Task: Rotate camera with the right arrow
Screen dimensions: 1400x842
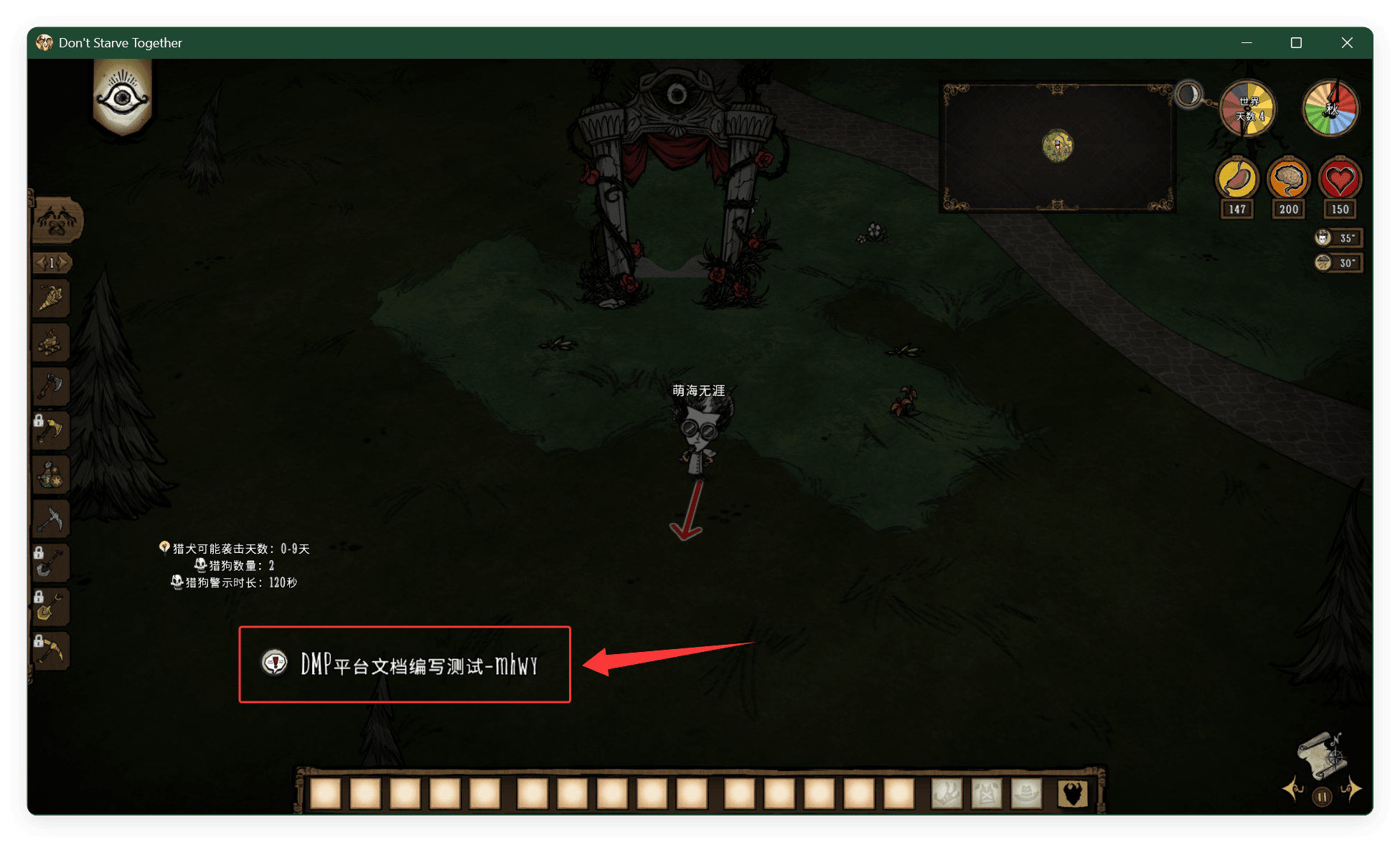Action: tap(1351, 789)
